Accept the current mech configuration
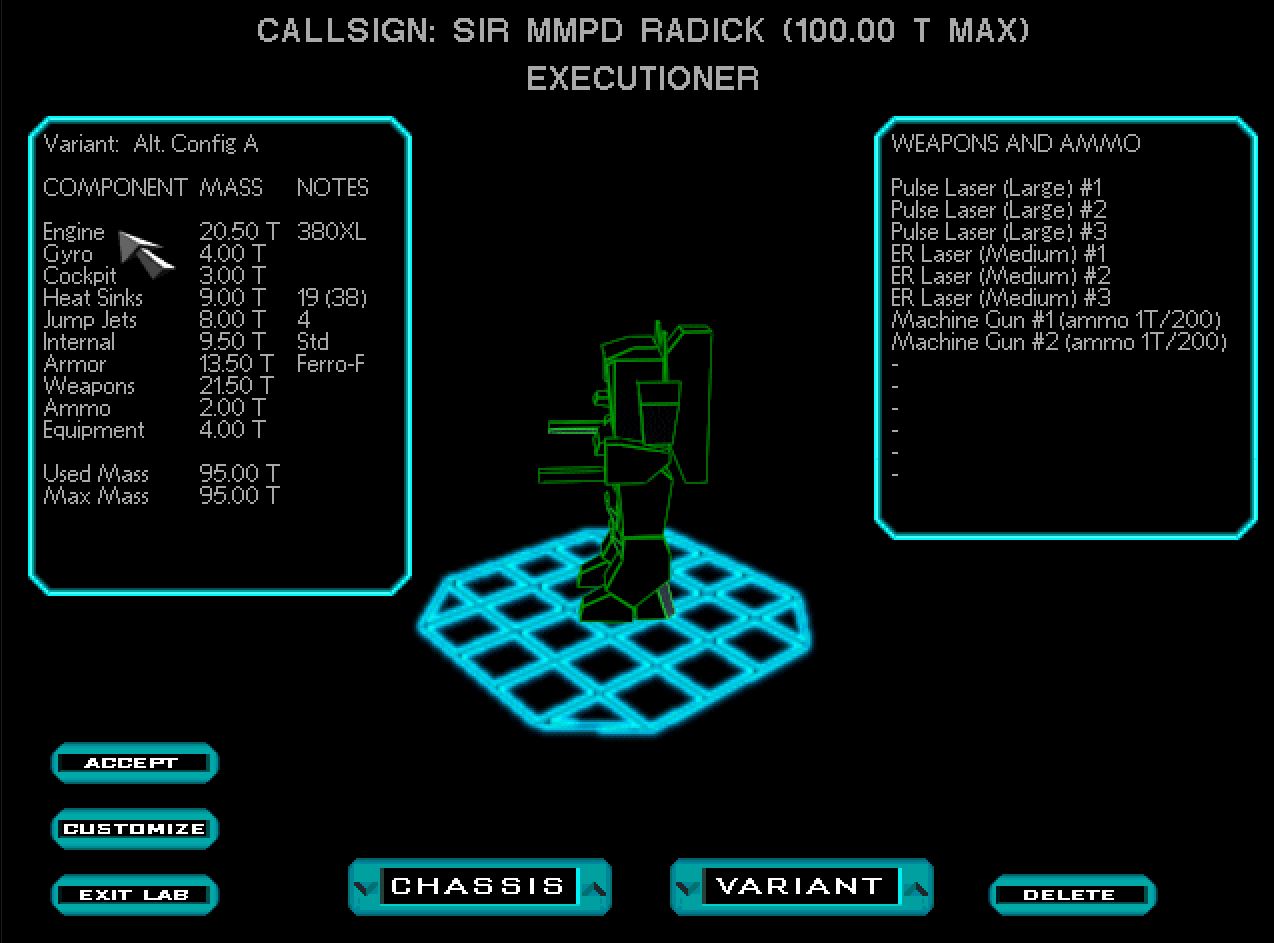 (133, 763)
